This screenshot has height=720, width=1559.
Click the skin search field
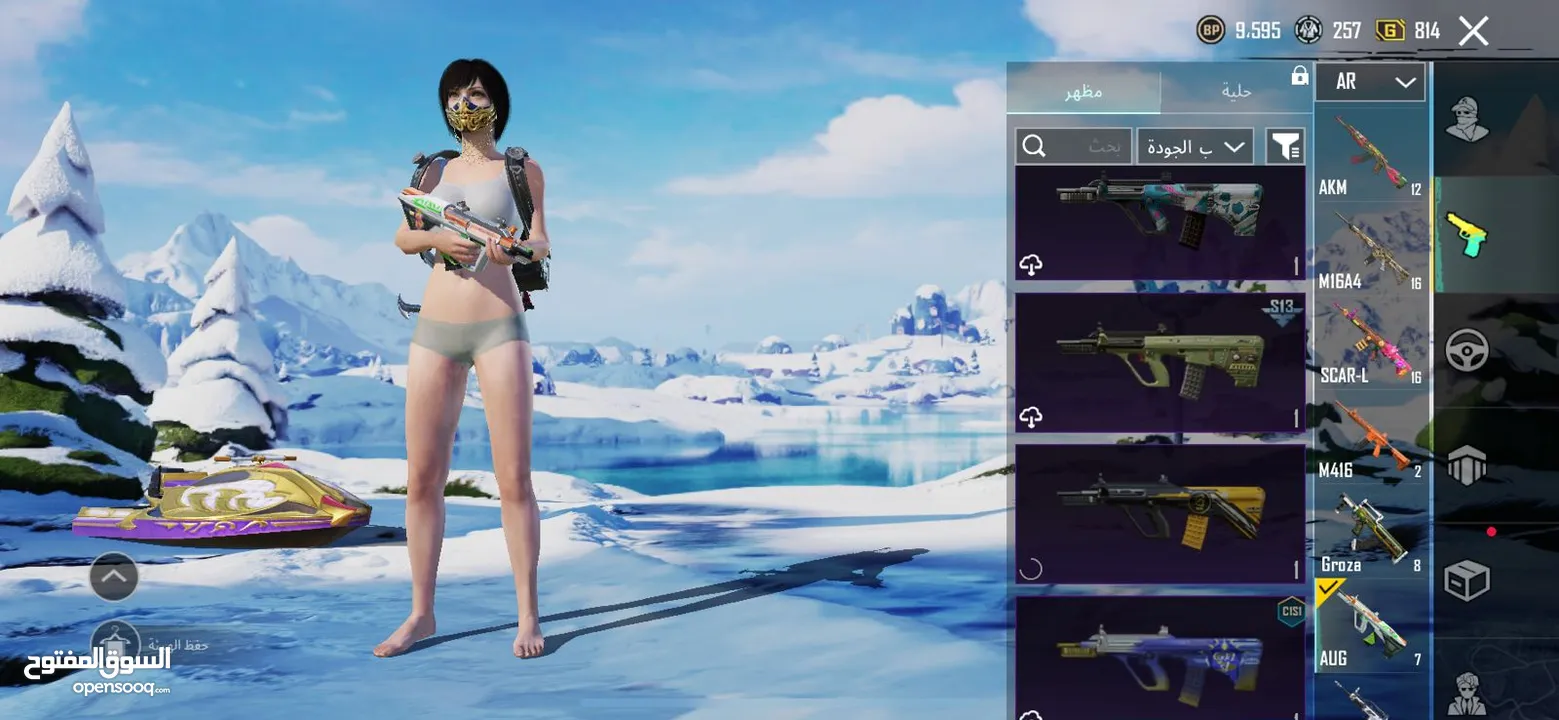click(1074, 147)
